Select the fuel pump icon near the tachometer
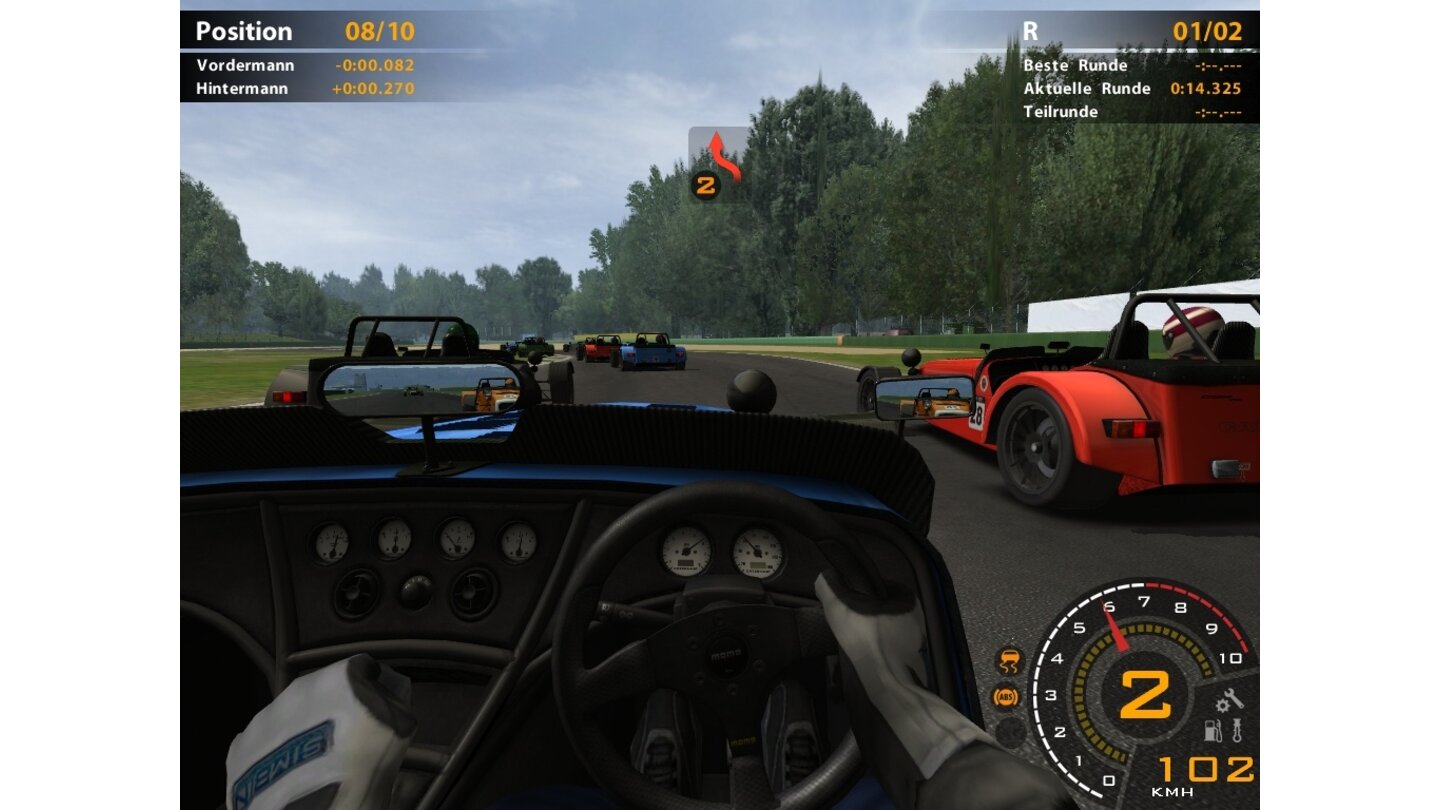Viewport: 1440px width, 810px height. click(x=1211, y=730)
